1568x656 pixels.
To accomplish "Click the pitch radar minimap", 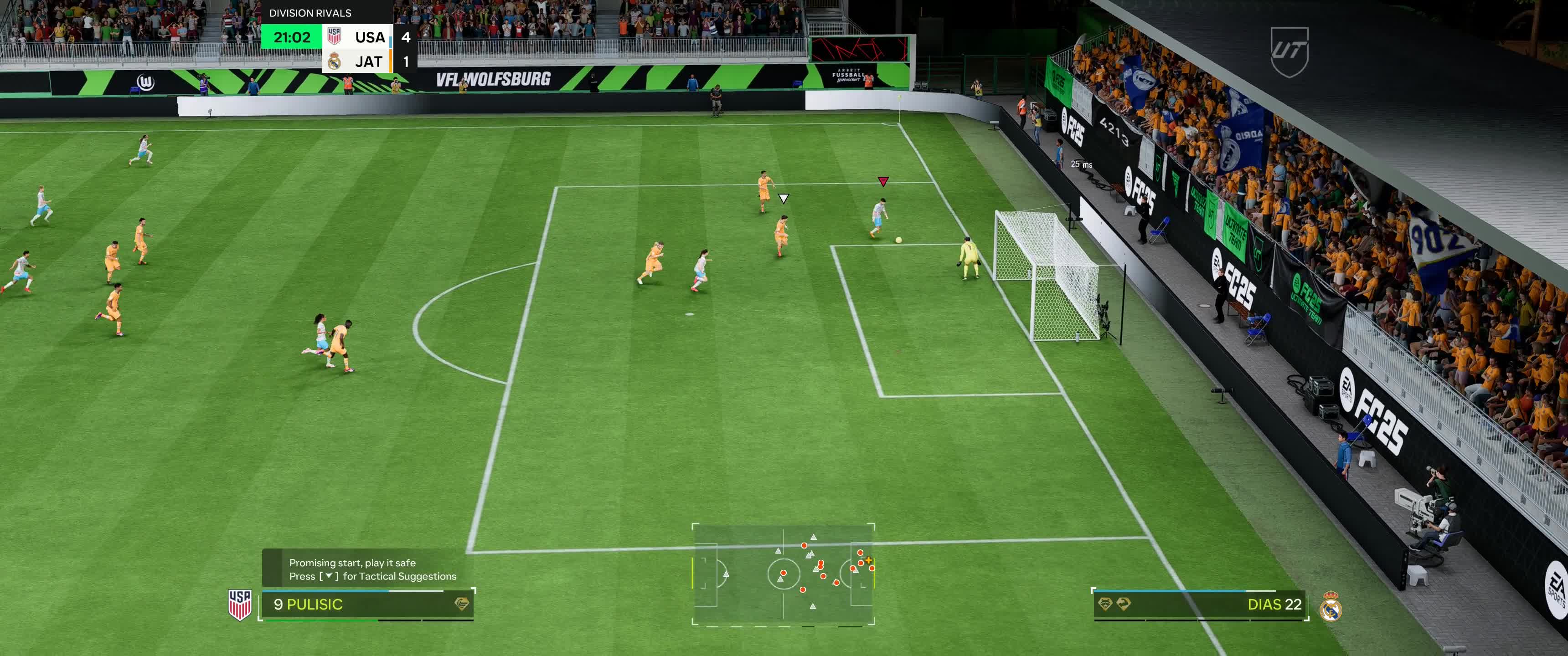I will point(784,574).
